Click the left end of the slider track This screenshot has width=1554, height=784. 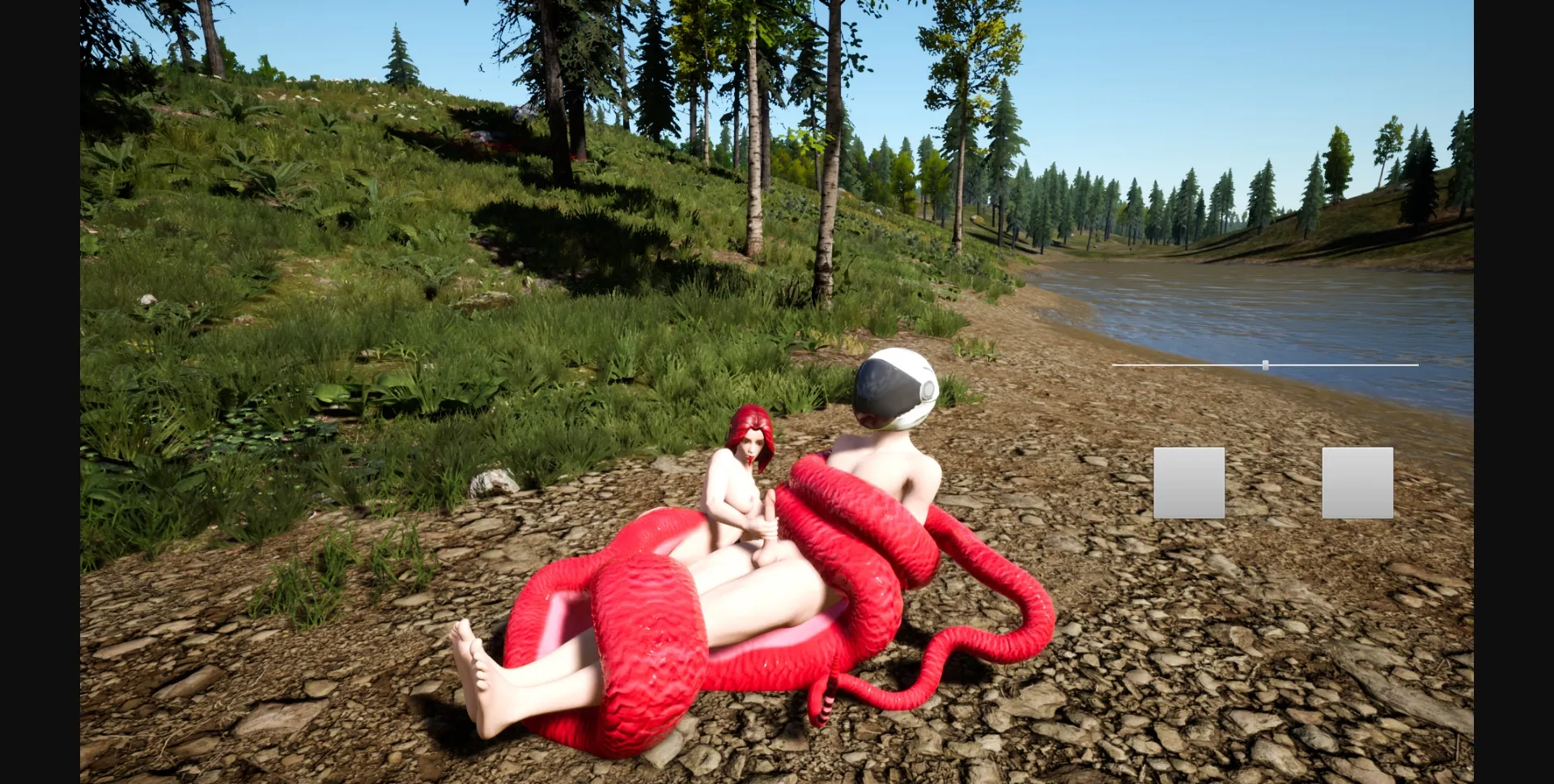1117,364
